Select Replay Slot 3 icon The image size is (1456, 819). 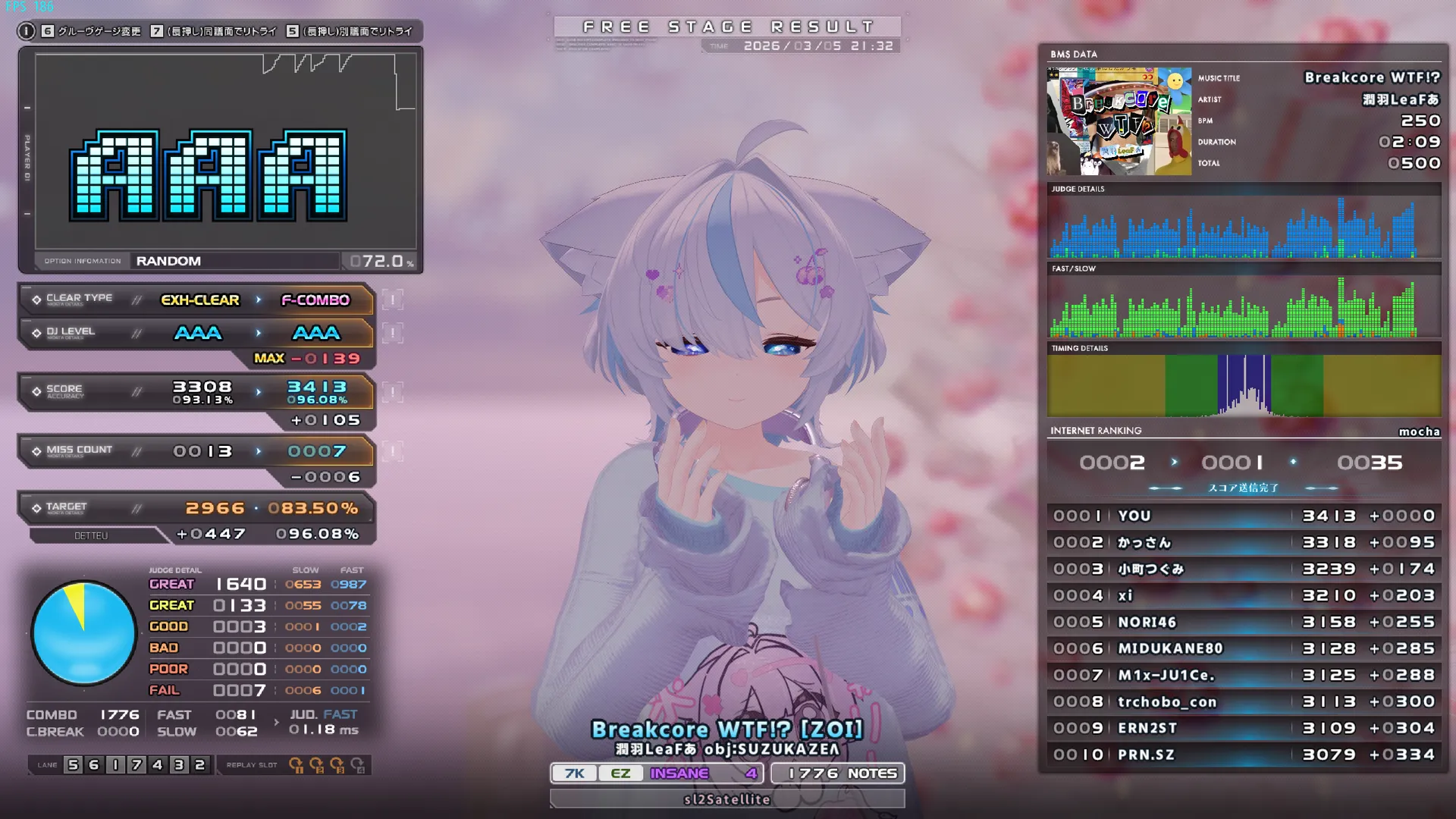337,764
